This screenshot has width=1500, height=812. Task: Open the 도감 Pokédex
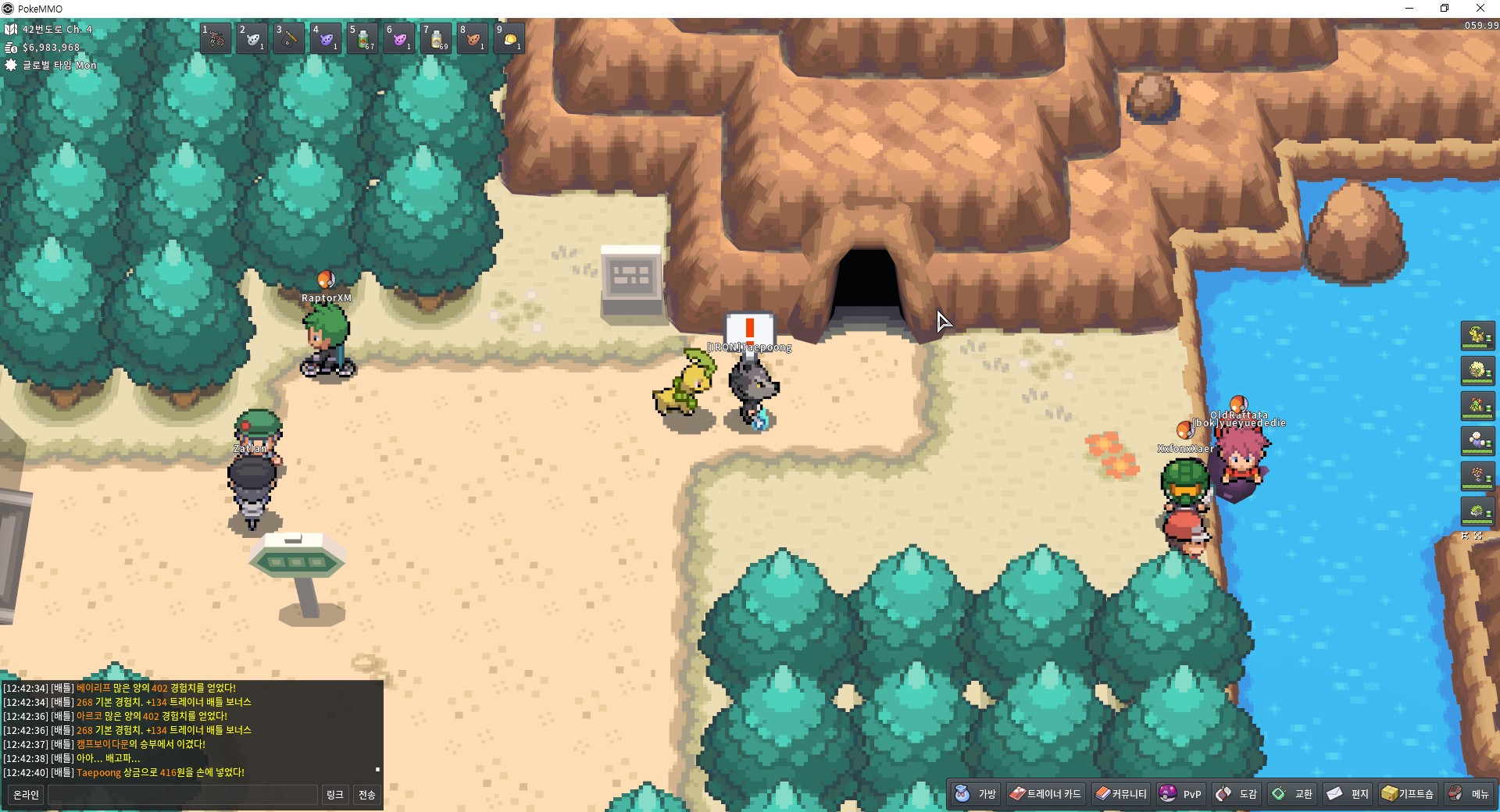pos(1237,793)
